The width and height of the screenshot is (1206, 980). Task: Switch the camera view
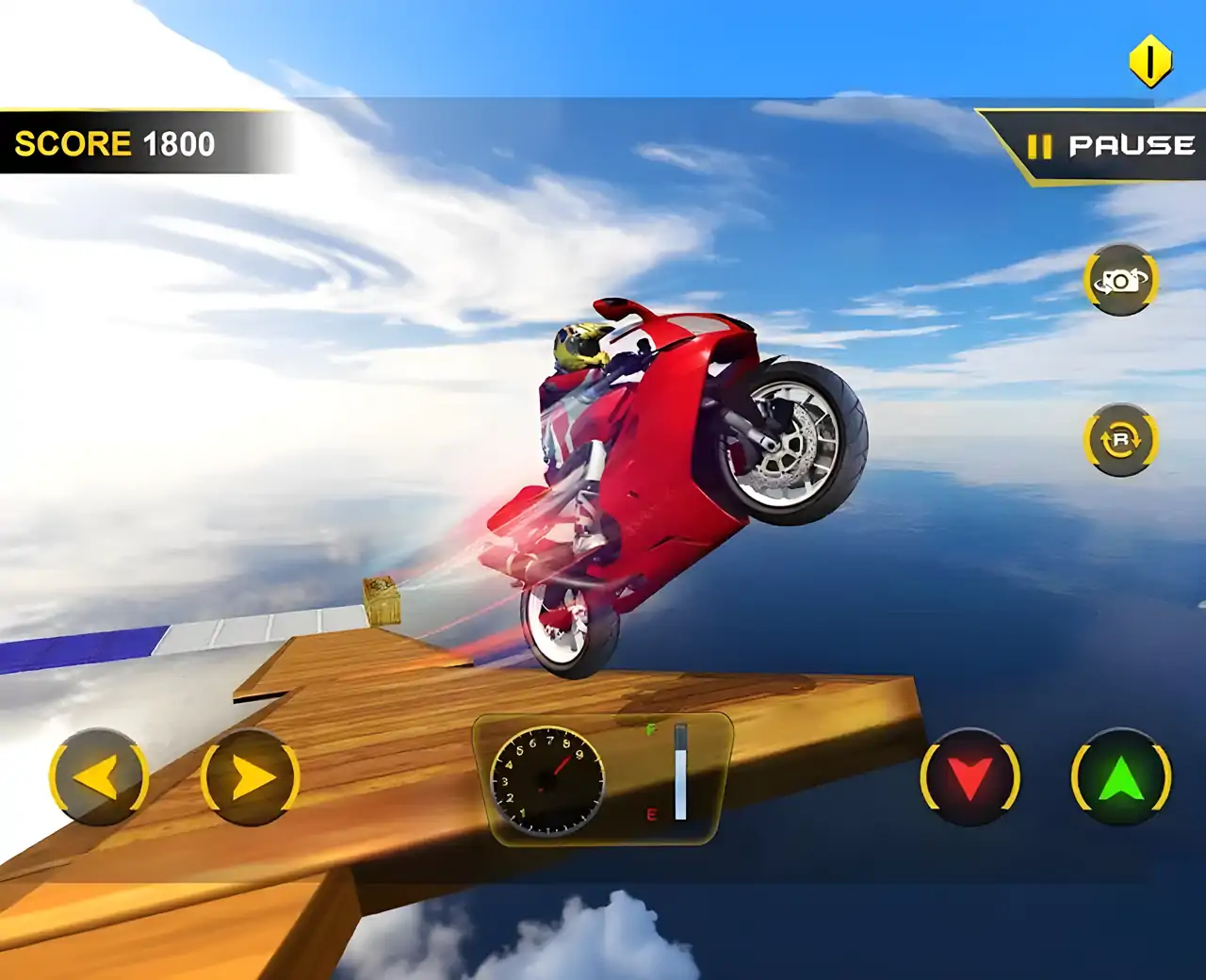tap(1120, 280)
